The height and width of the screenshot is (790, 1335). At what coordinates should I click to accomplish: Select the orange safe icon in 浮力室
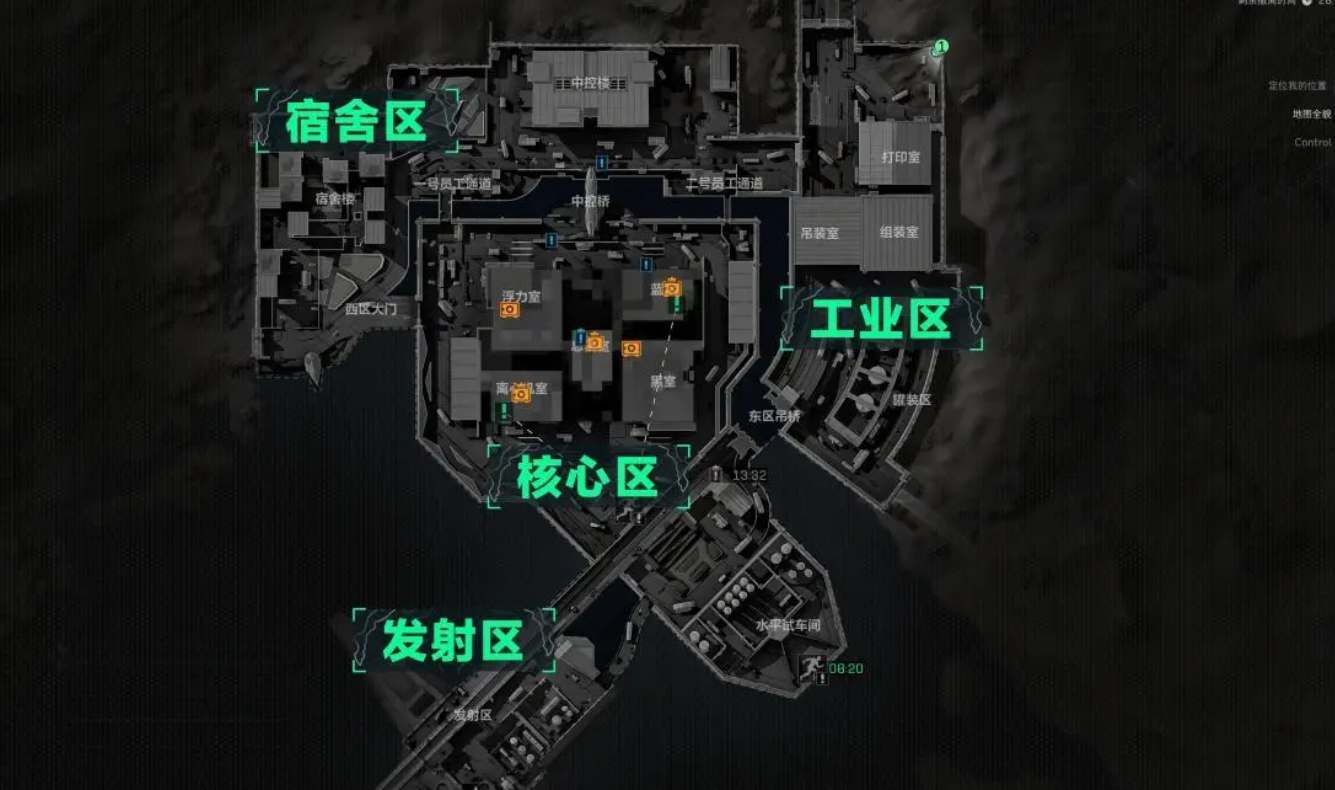tap(508, 309)
